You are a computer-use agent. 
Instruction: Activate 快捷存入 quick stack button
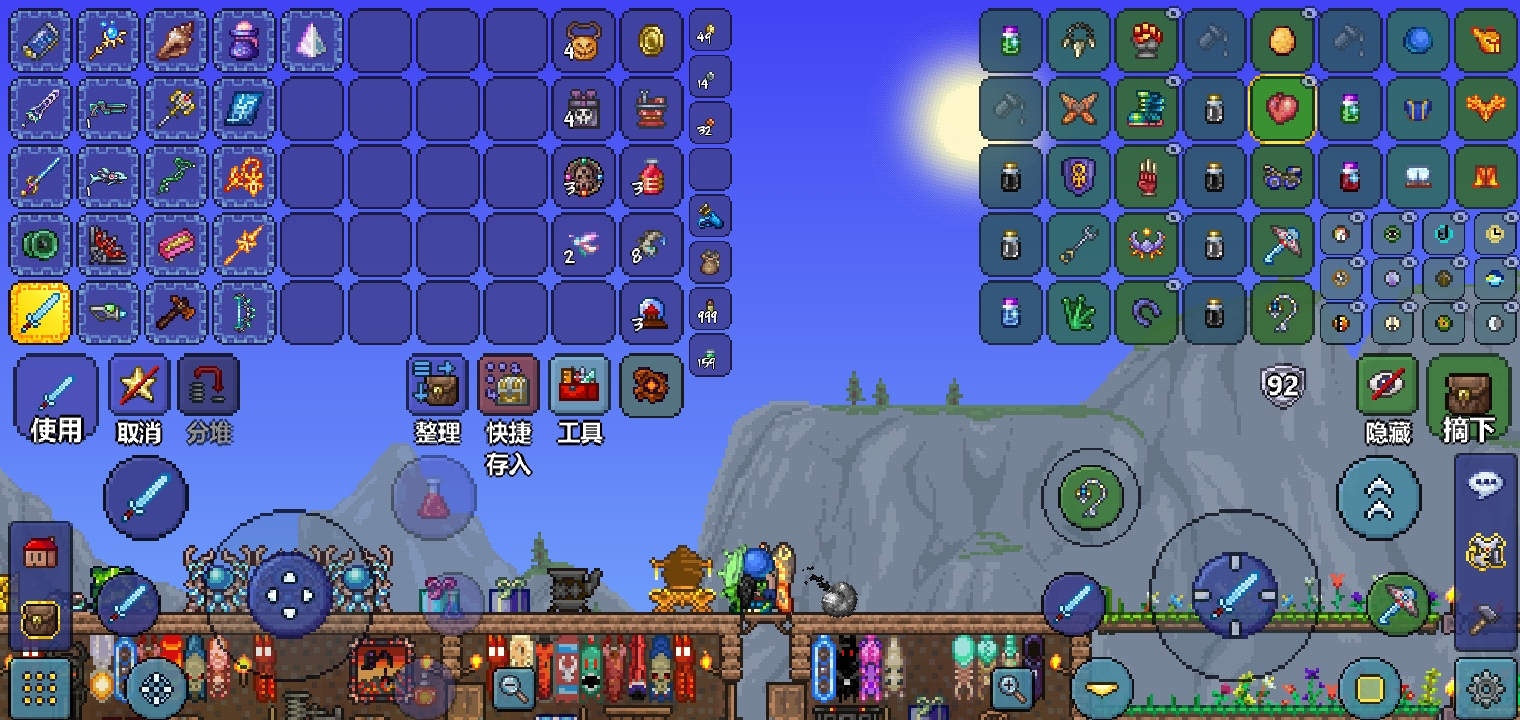click(509, 387)
